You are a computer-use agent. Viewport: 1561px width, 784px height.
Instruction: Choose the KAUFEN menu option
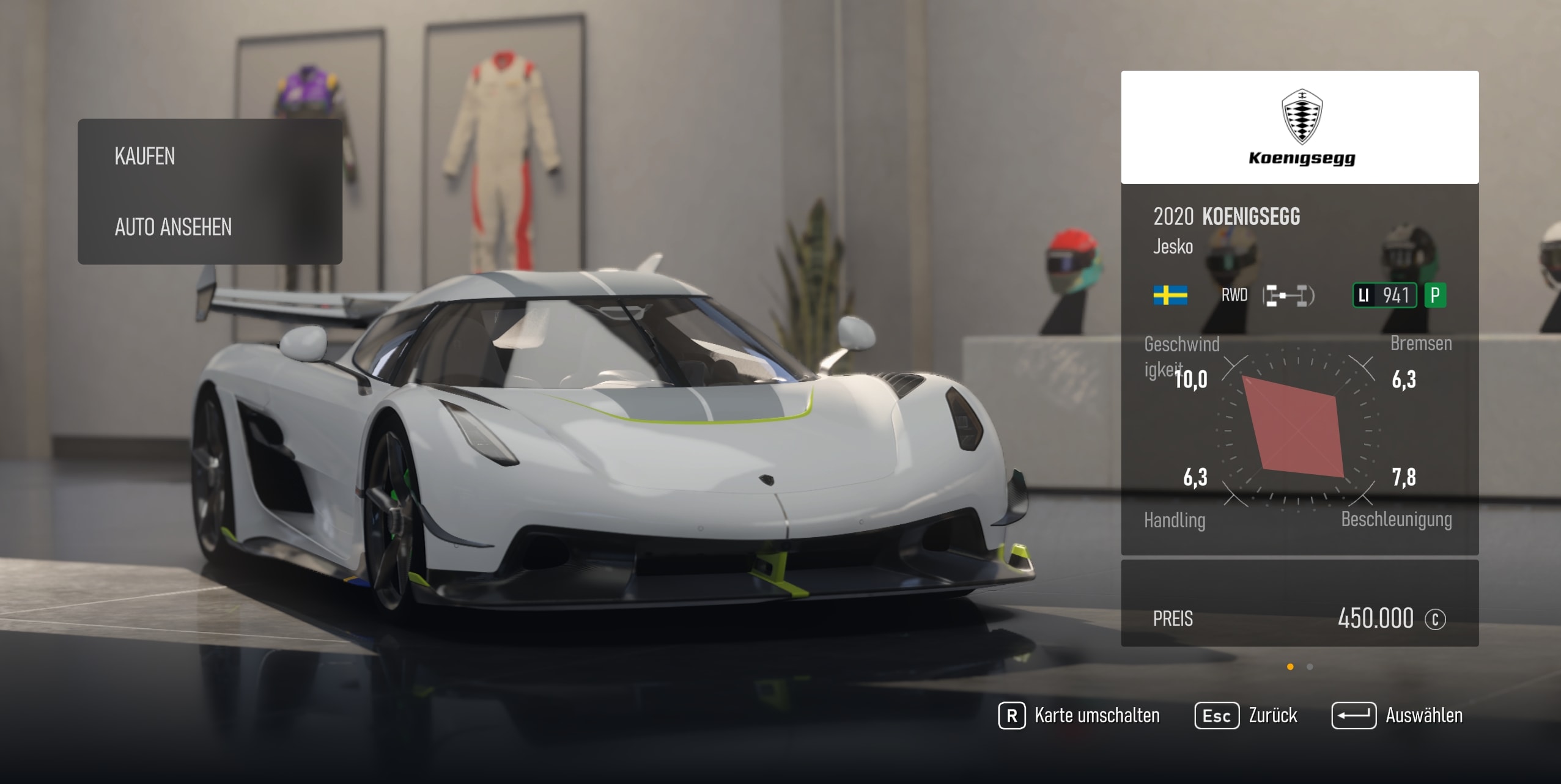pos(145,156)
